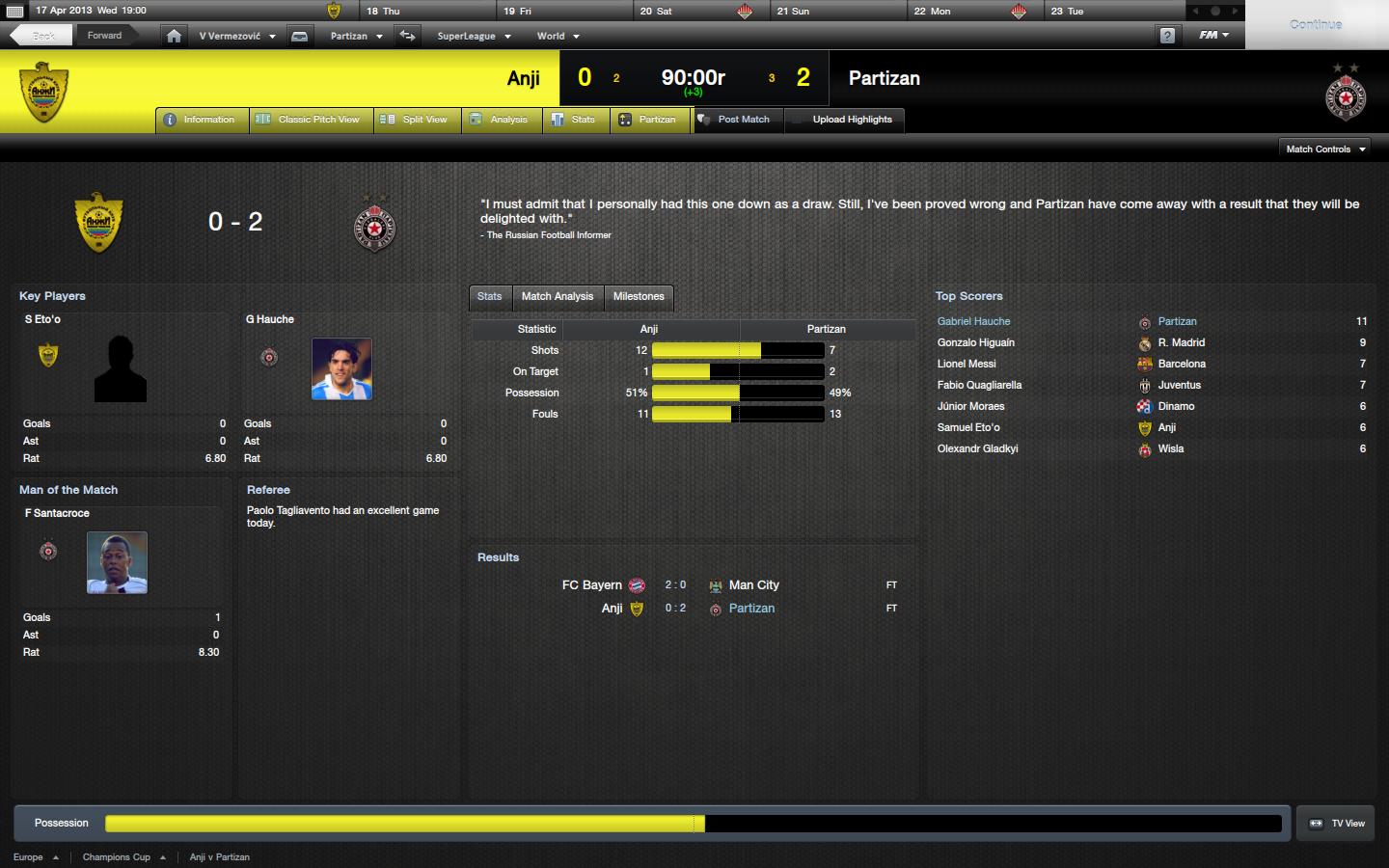Select Partizan in the results list

[x=751, y=609]
